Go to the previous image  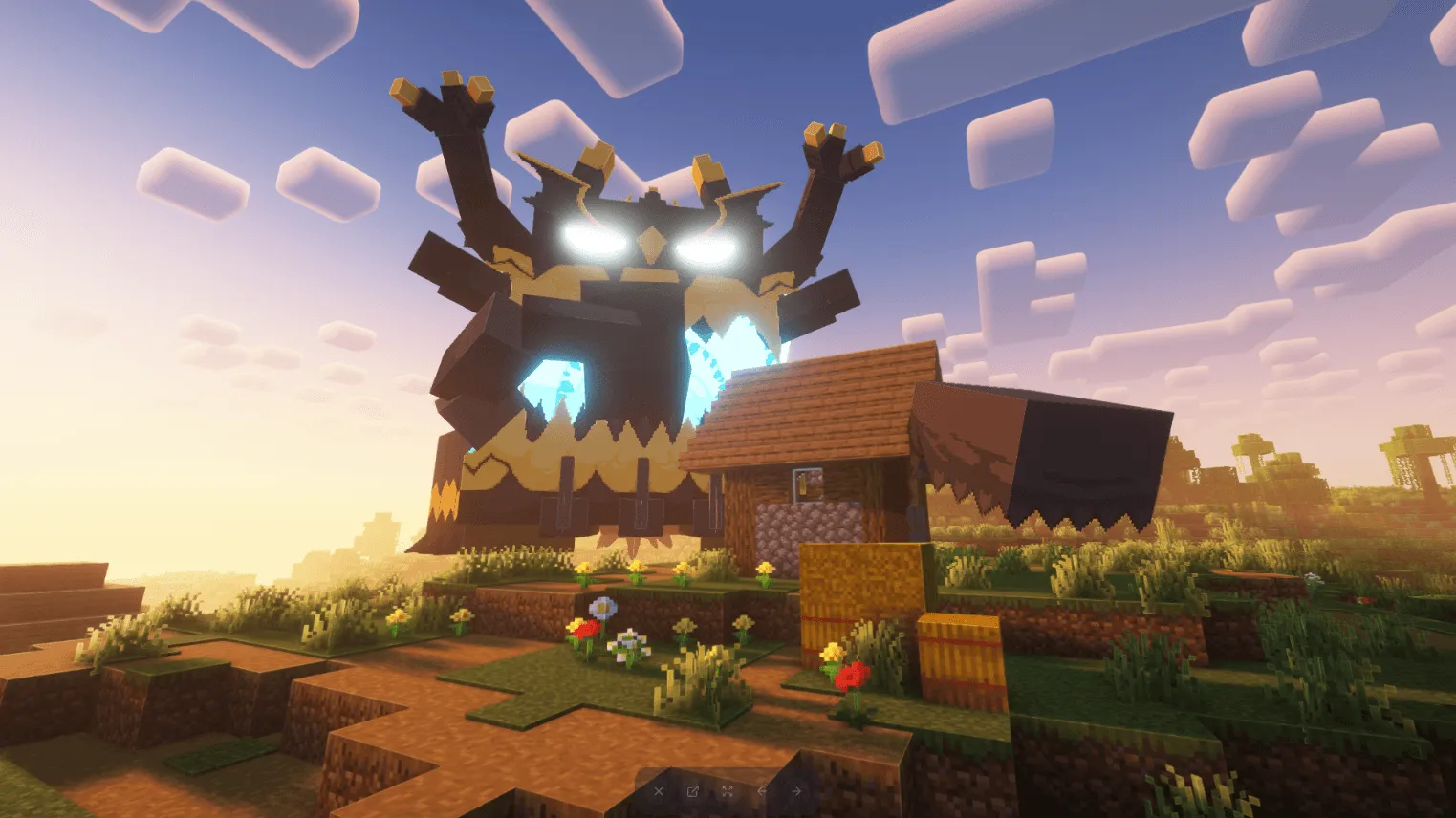coord(762,791)
